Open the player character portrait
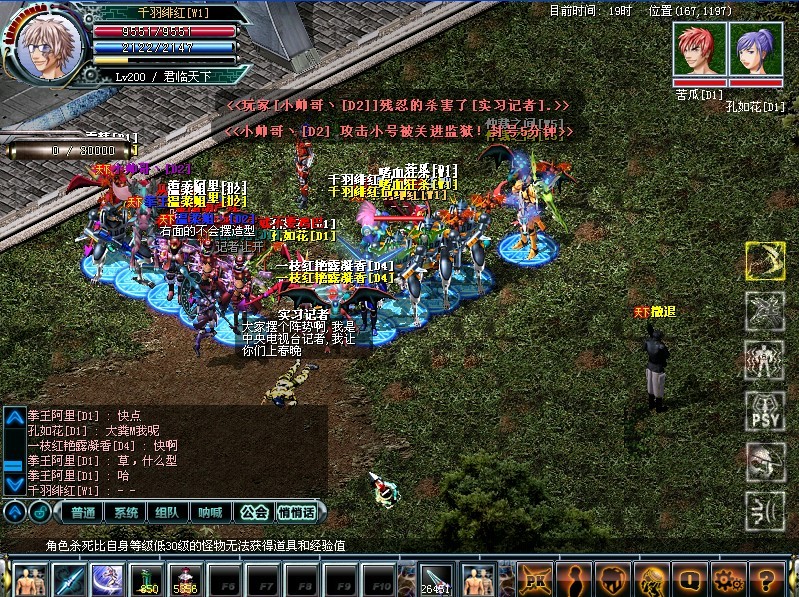This screenshot has width=799, height=597. click(43, 47)
